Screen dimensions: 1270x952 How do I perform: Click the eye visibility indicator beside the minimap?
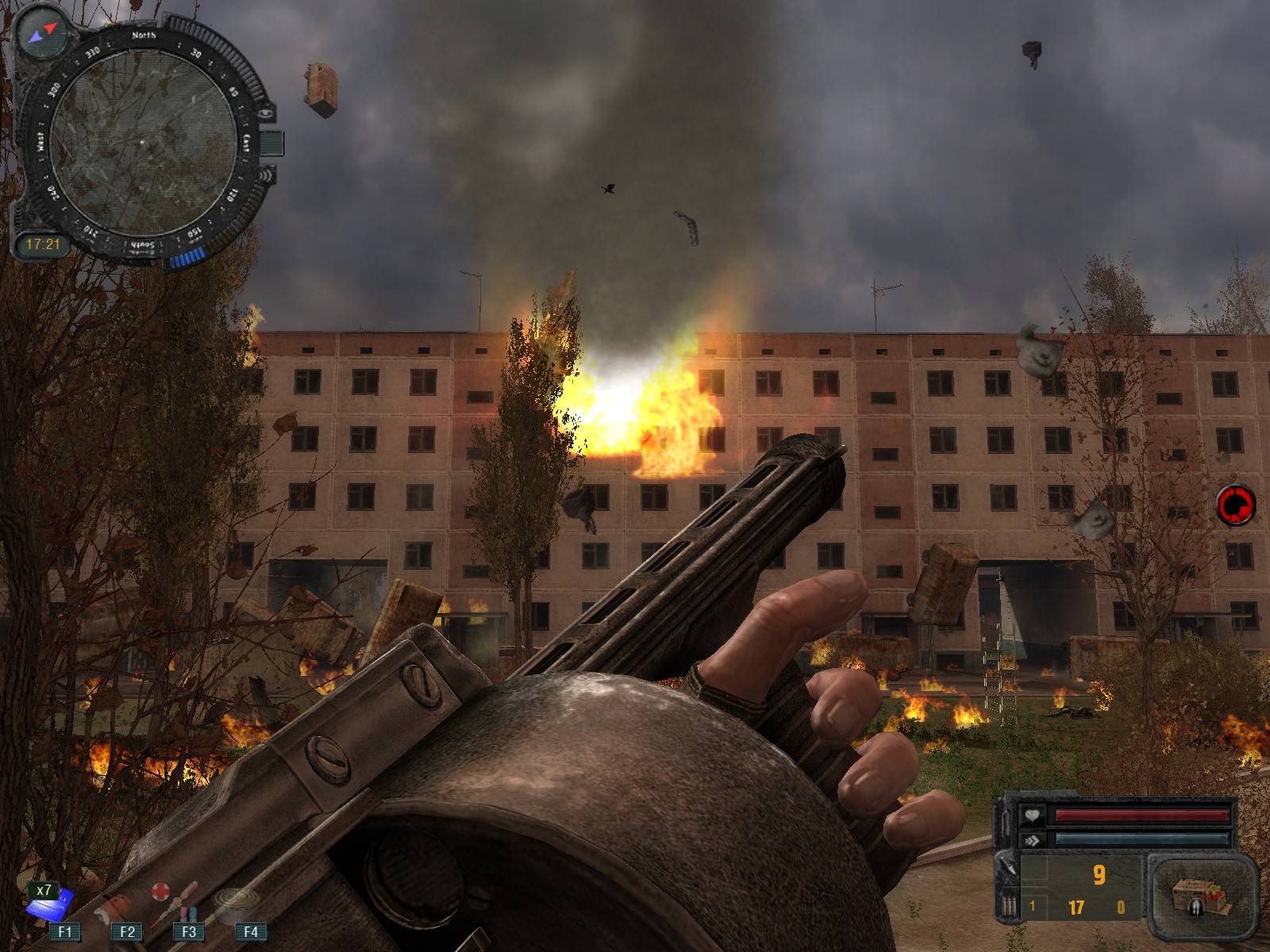click(266, 114)
